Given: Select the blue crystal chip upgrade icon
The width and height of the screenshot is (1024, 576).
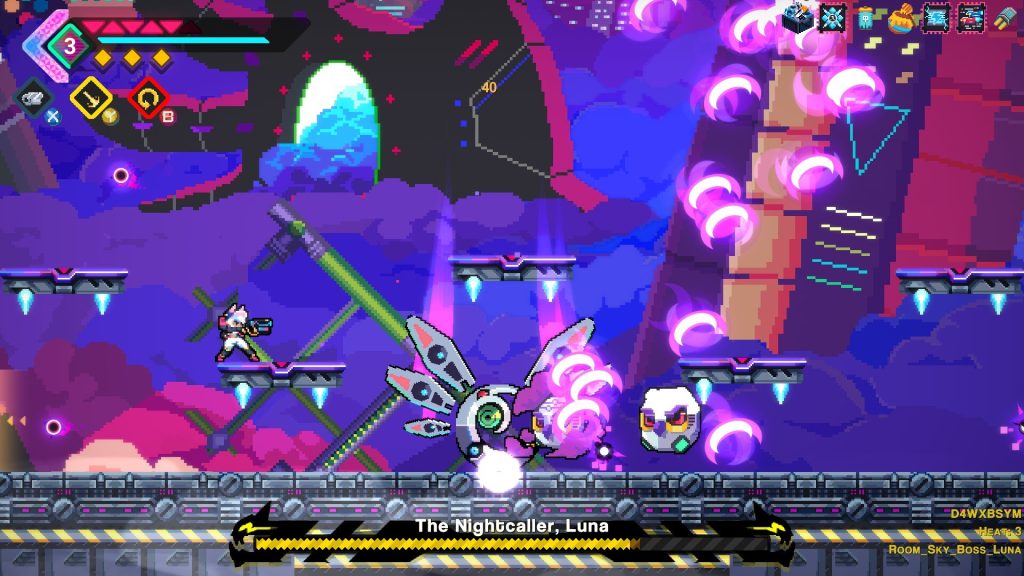Looking at the screenshot, I should (x=832, y=17).
